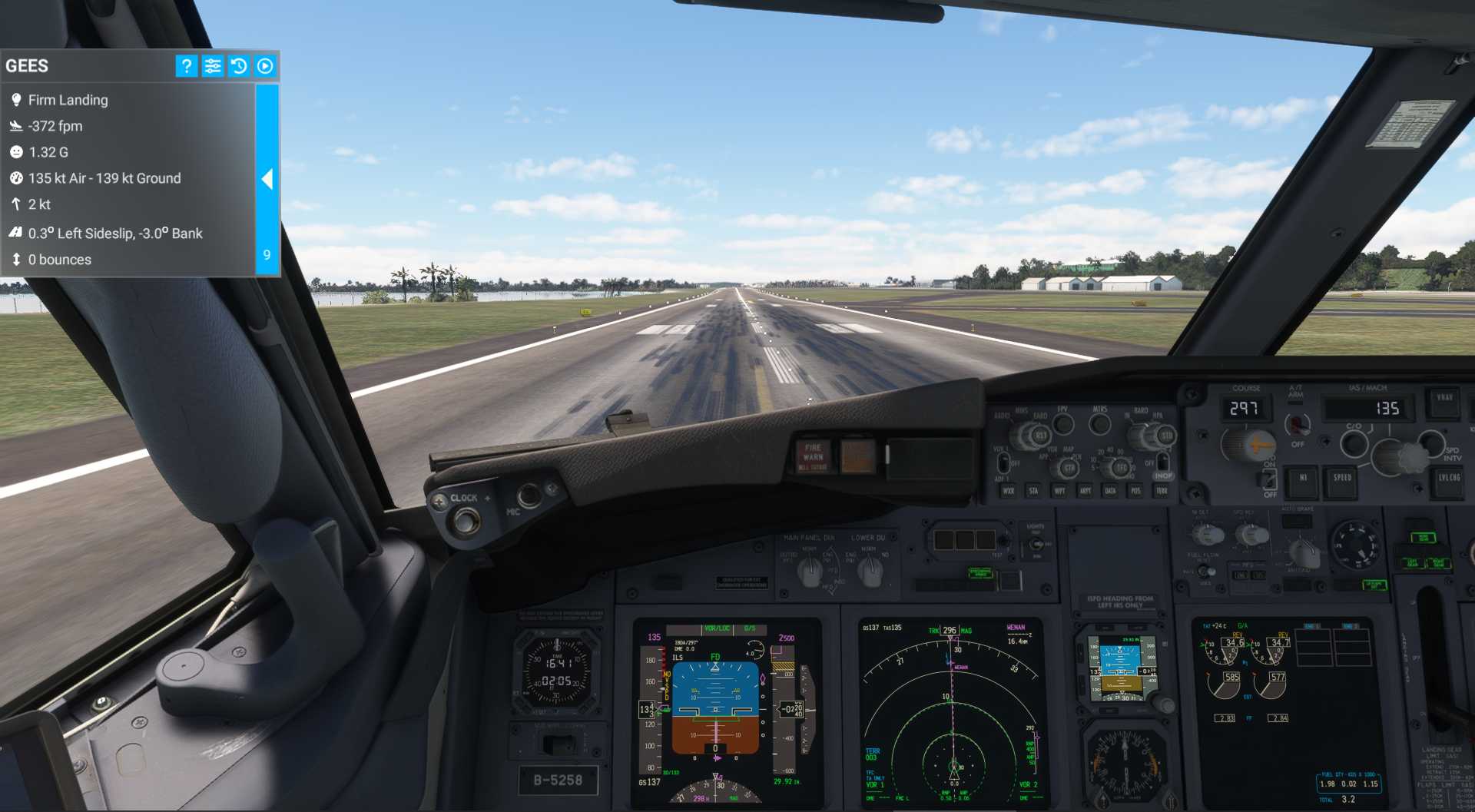Image resolution: width=1475 pixels, height=812 pixels.
Task: Activate the SPEED mode button
Action: tap(1341, 479)
